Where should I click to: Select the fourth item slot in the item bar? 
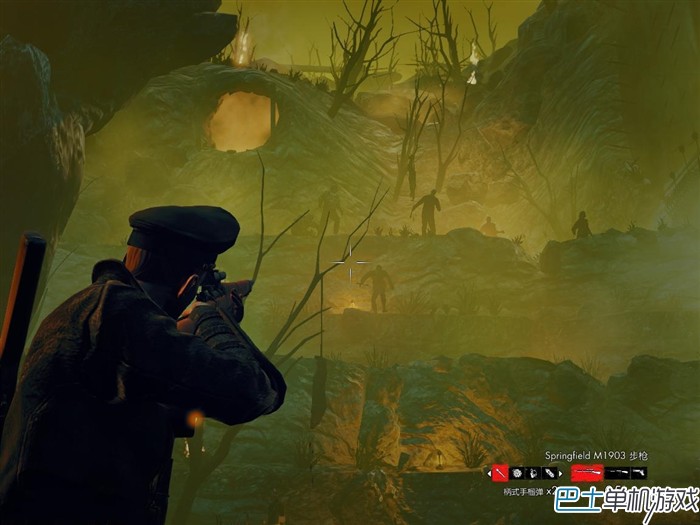pos(549,472)
